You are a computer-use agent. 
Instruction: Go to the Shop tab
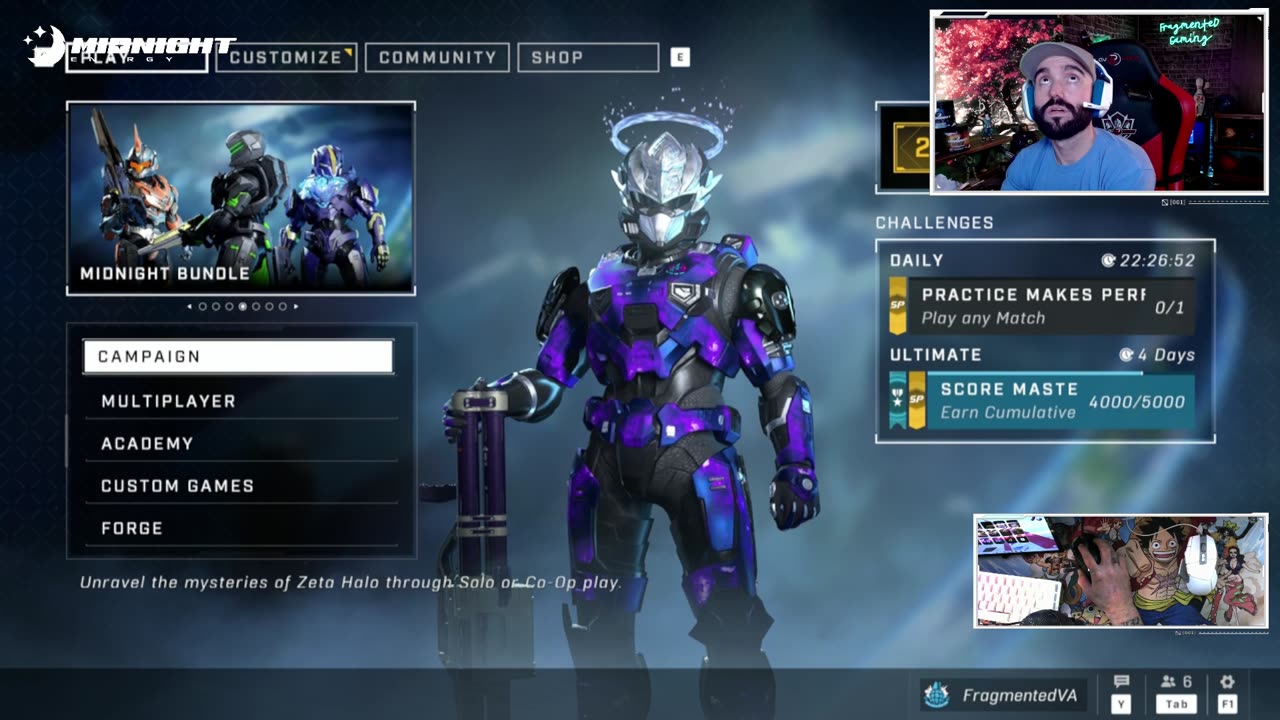pyautogui.click(x=587, y=57)
